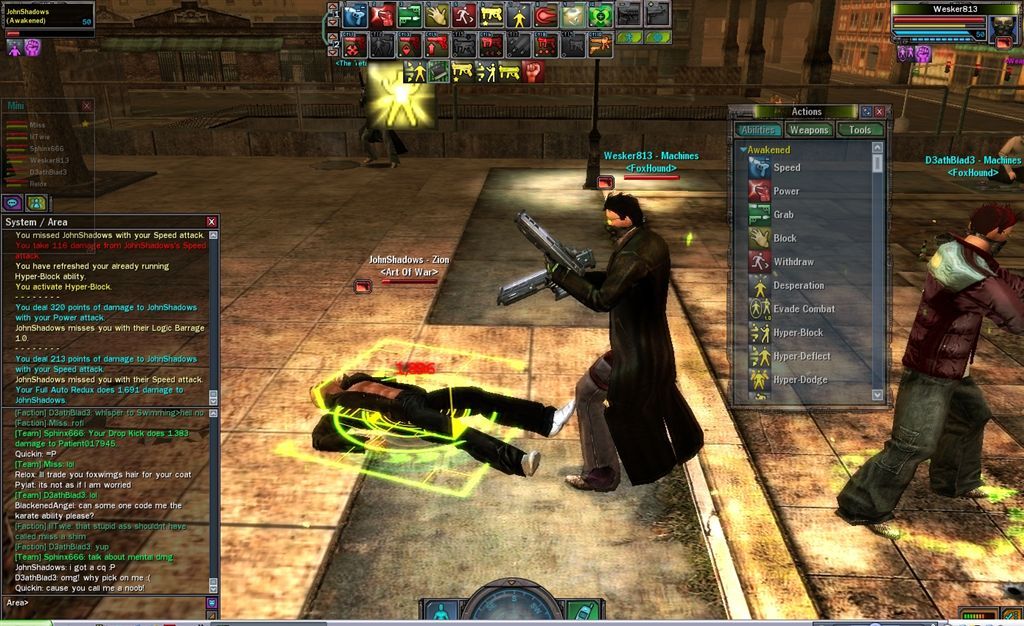Pick the Grab ability entry
Image resolution: width=1024 pixels, height=626 pixels.
click(784, 215)
